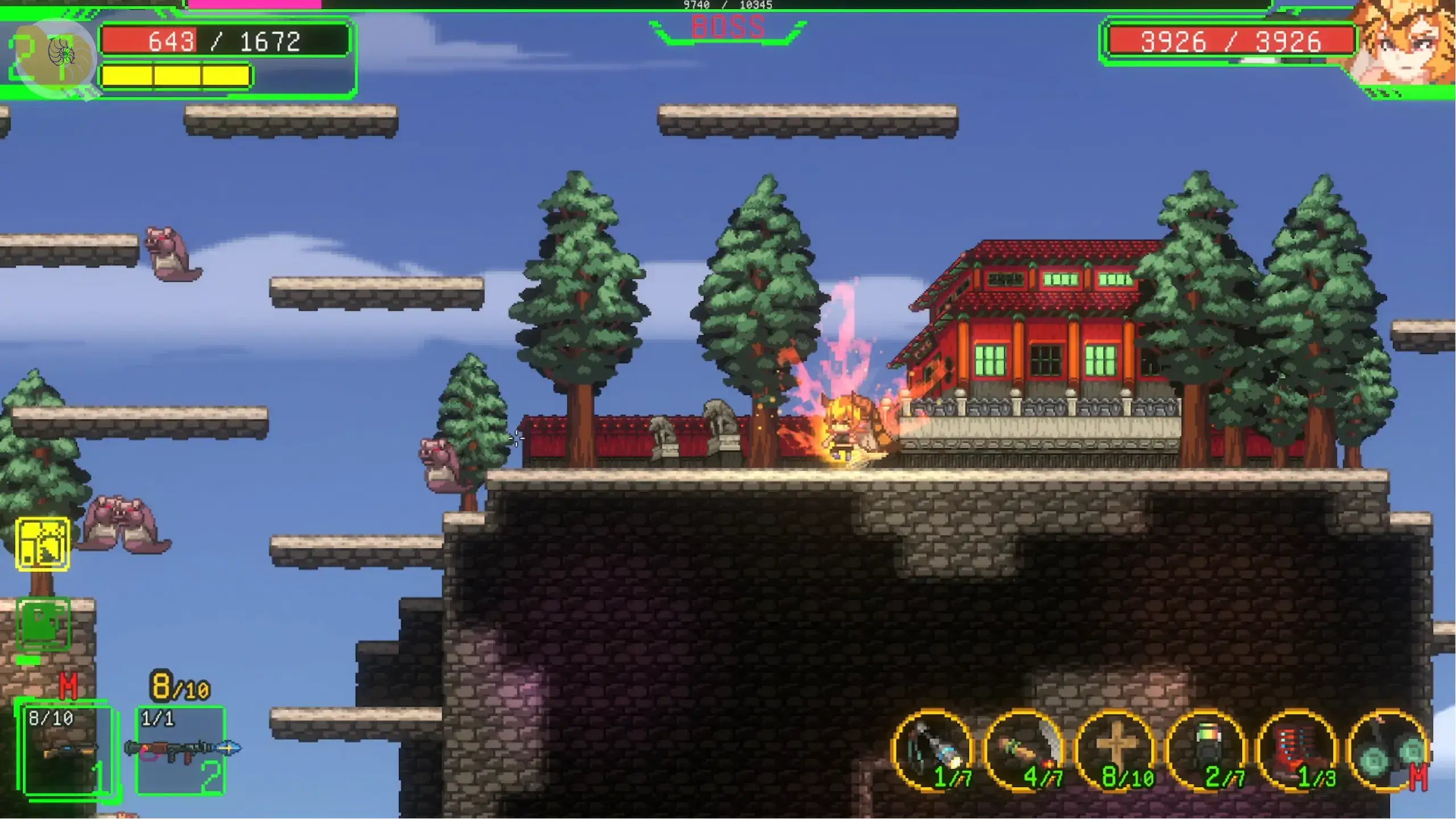Click the golden cross item icon
Screen dimensions: 1456x819
tap(1116, 750)
